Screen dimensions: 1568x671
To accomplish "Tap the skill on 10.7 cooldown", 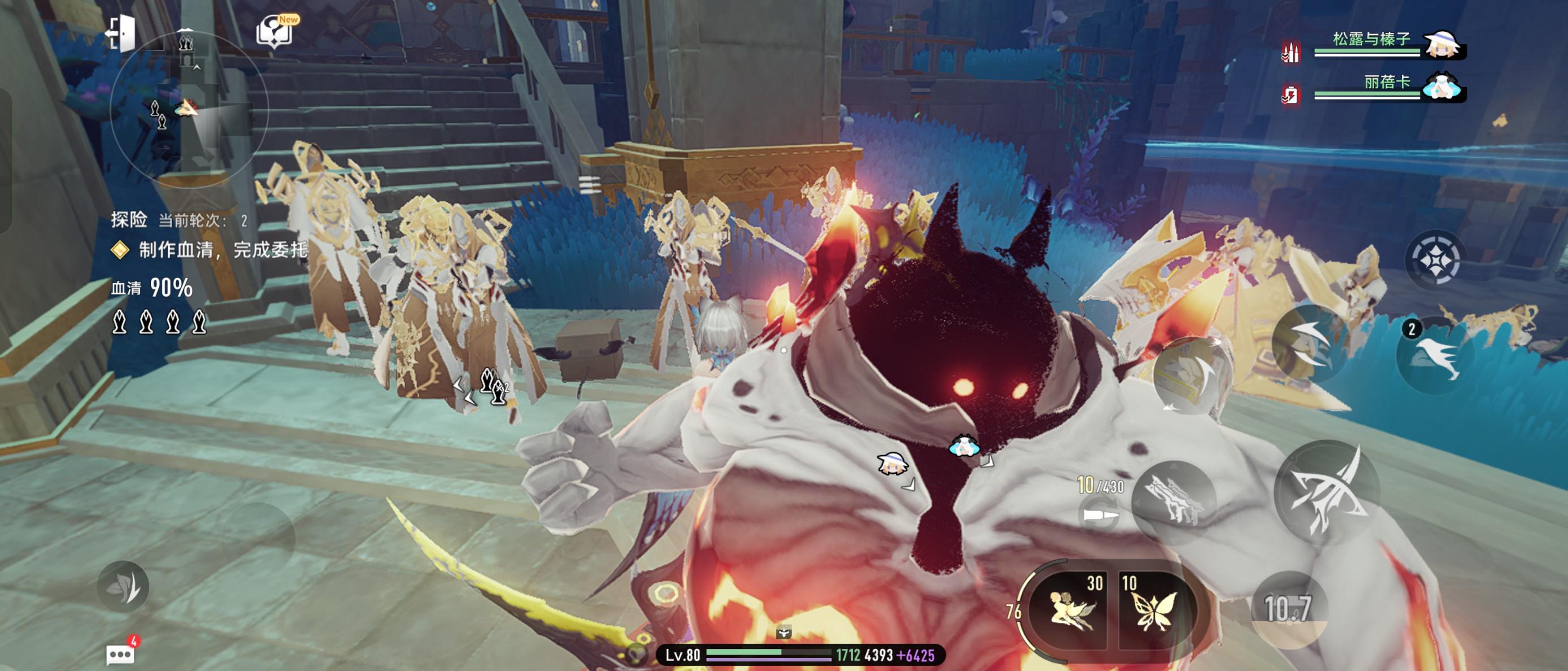I will (1288, 608).
